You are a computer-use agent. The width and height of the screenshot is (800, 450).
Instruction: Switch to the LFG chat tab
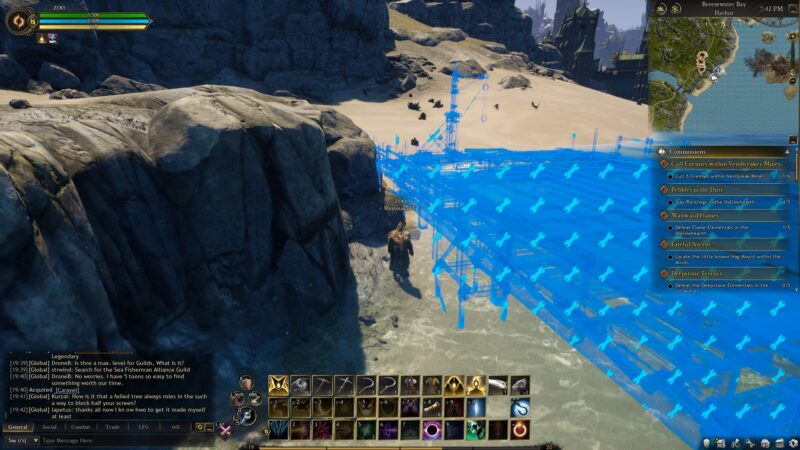click(x=144, y=426)
